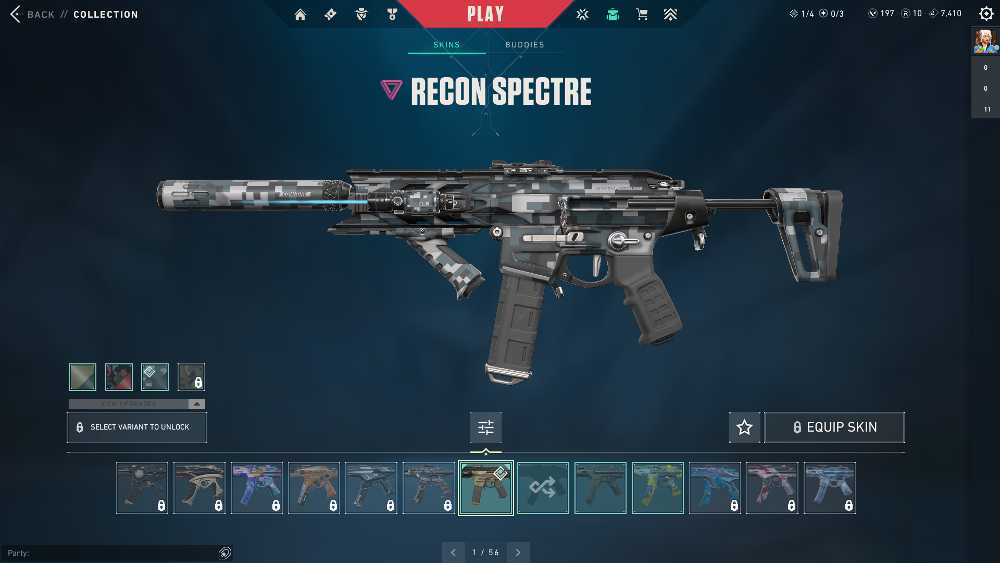Equip the Recon Spectre skin
The width and height of the screenshot is (1000, 563).
(834, 427)
